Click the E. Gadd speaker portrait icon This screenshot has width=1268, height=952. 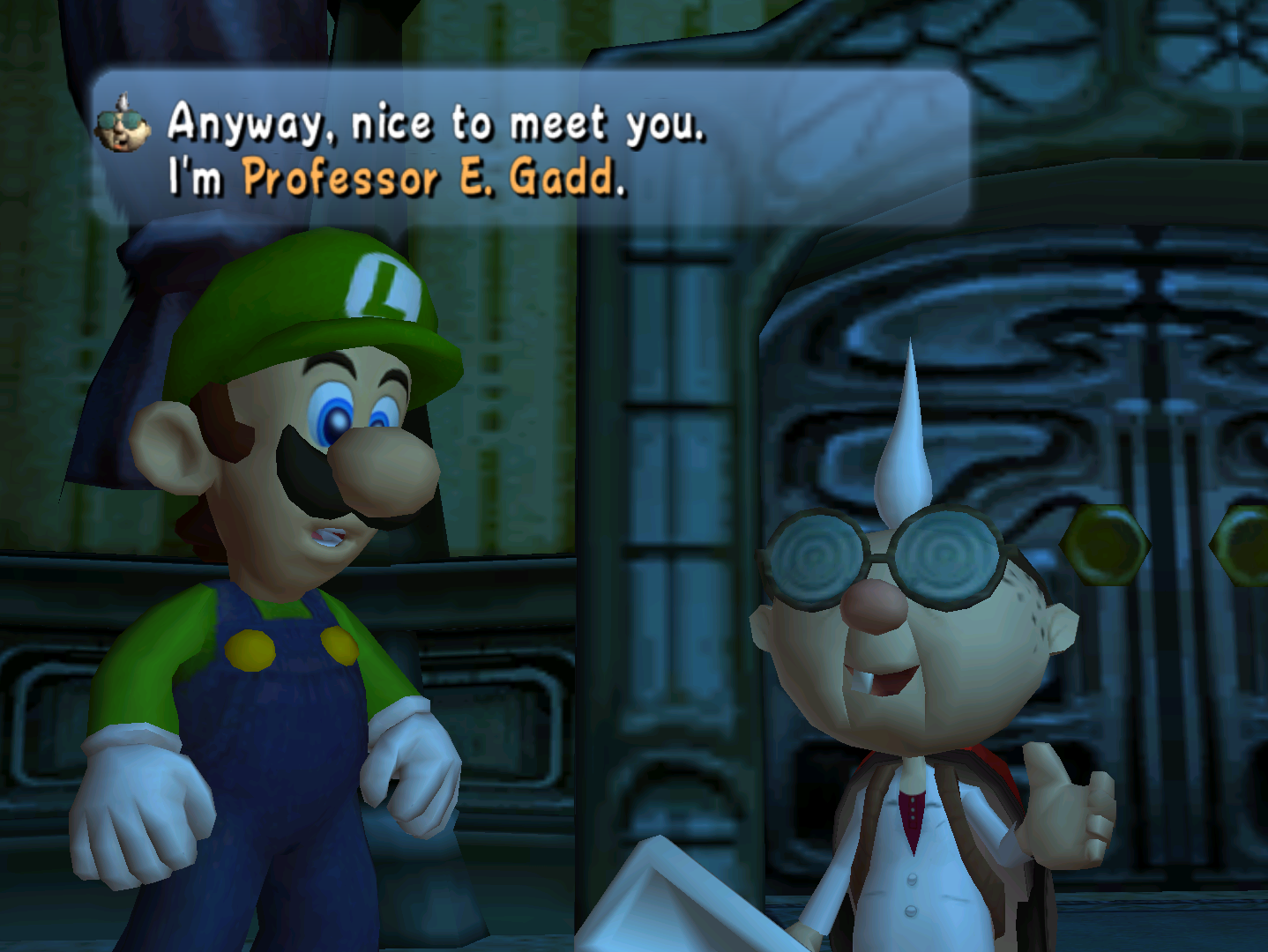tap(123, 124)
